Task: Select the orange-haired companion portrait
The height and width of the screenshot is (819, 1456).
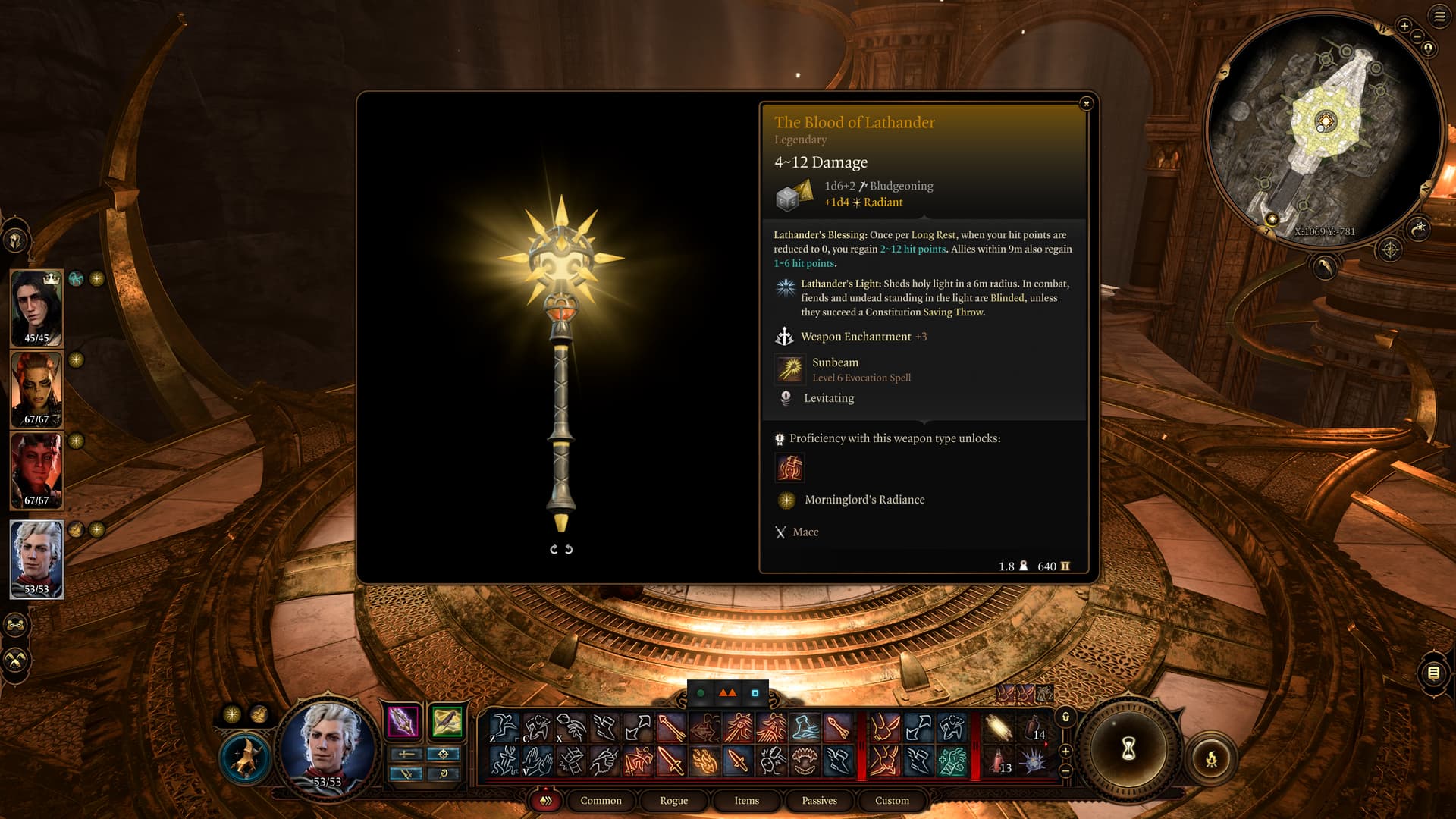Action: [36, 388]
